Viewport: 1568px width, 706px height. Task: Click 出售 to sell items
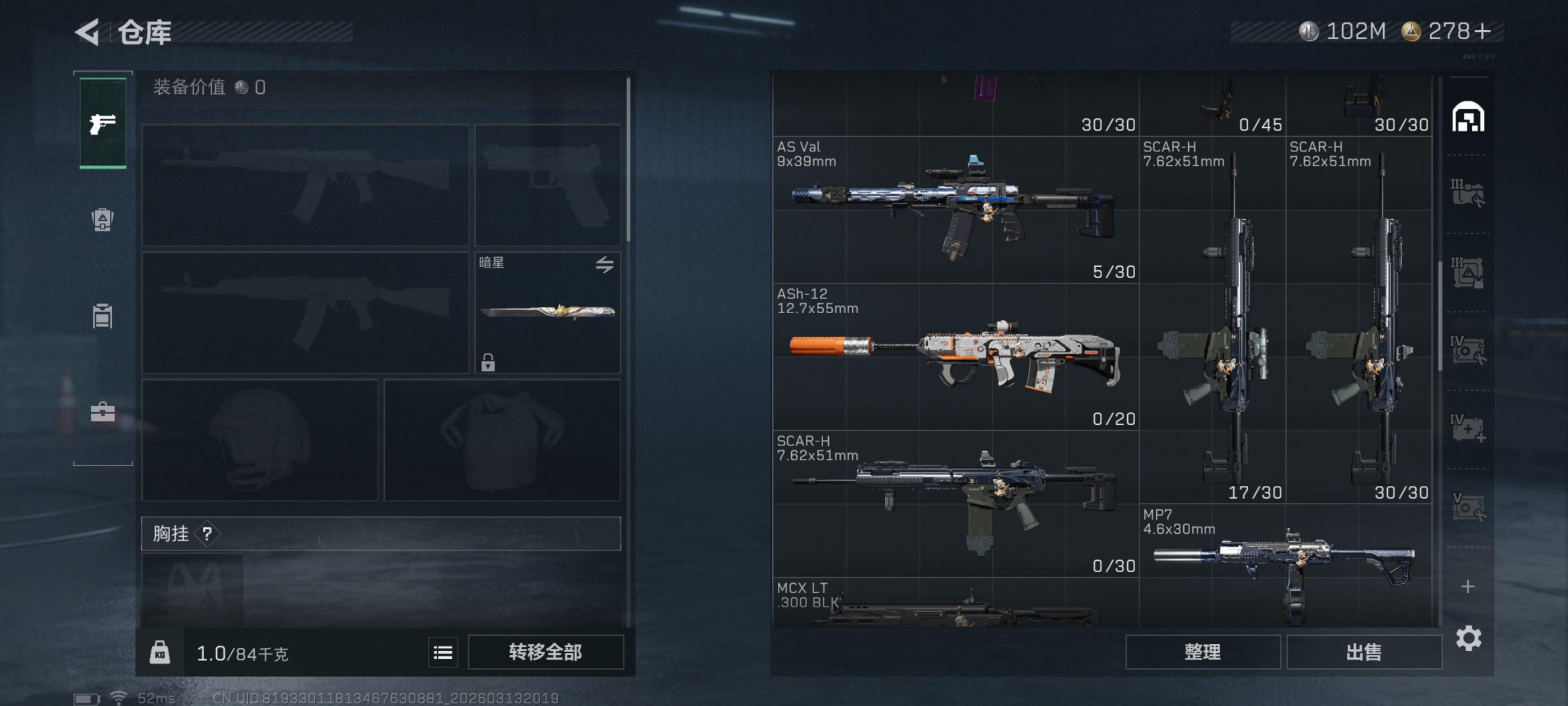[1364, 652]
